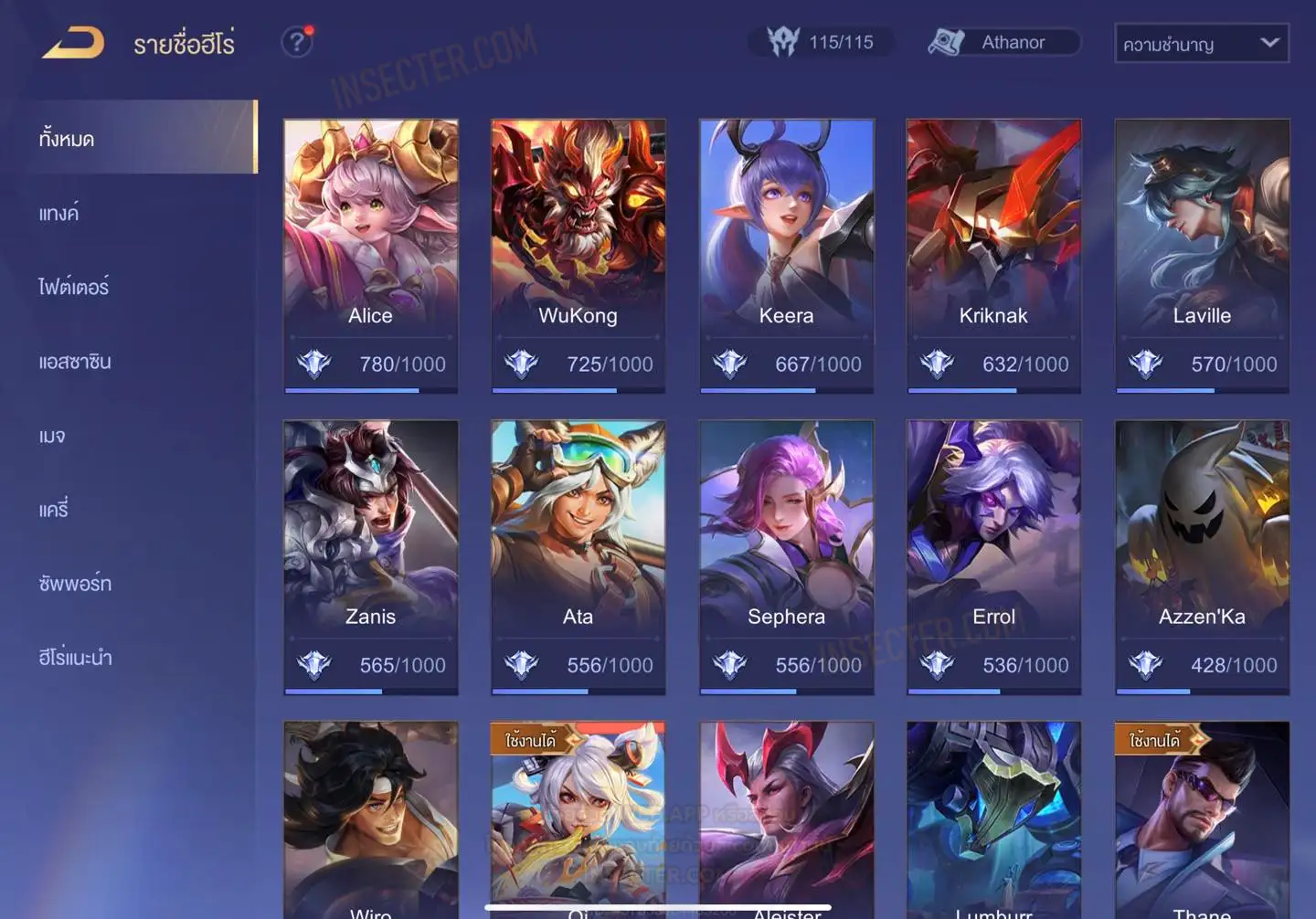Select the Sephera hero card

[786, 557]
